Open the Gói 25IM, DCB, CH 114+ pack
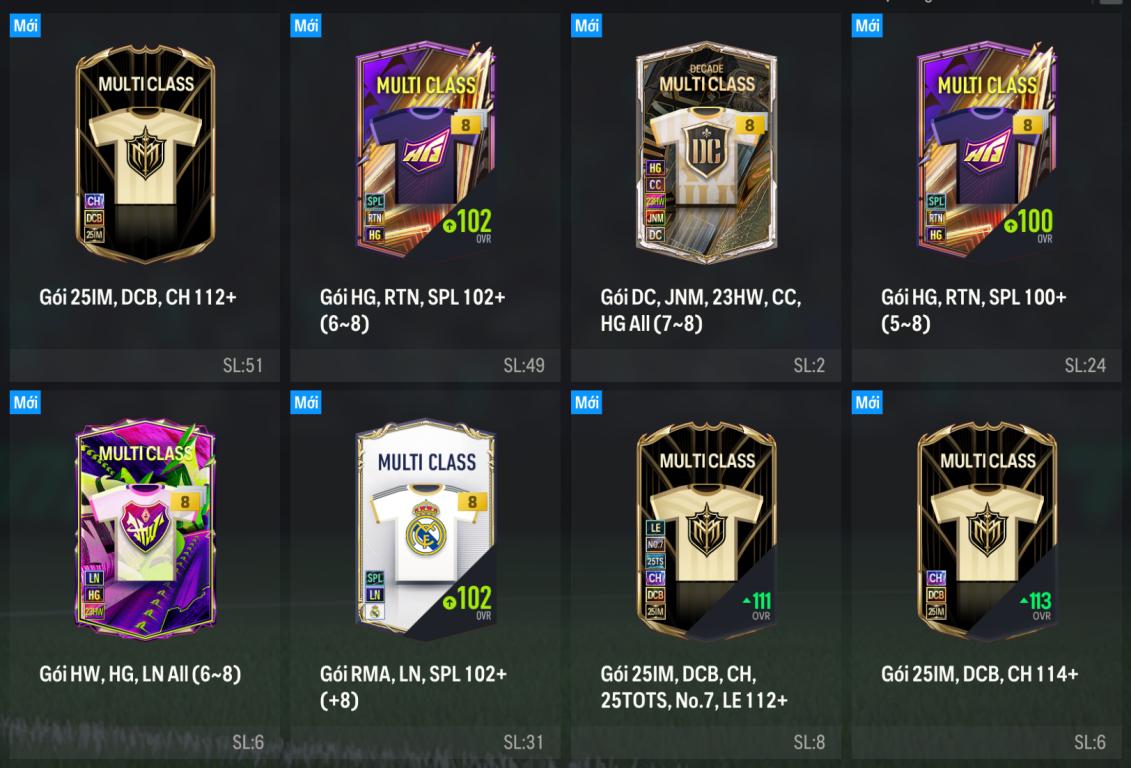Viewport: 1131px width, 768px height. [x=986, y=530]
